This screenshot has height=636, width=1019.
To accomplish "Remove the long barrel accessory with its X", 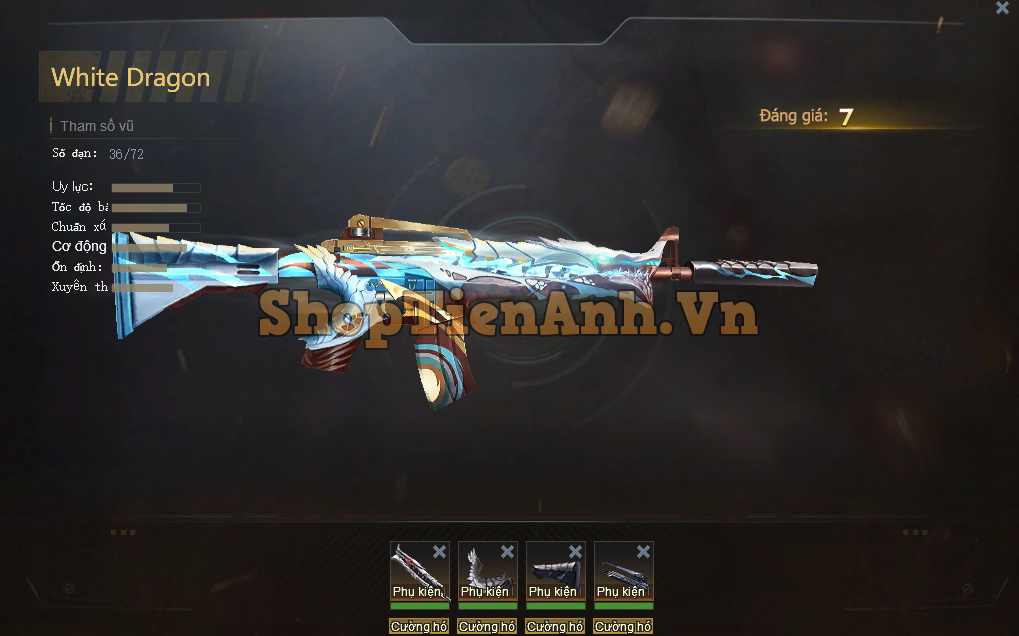I will [x=643, y=552].
